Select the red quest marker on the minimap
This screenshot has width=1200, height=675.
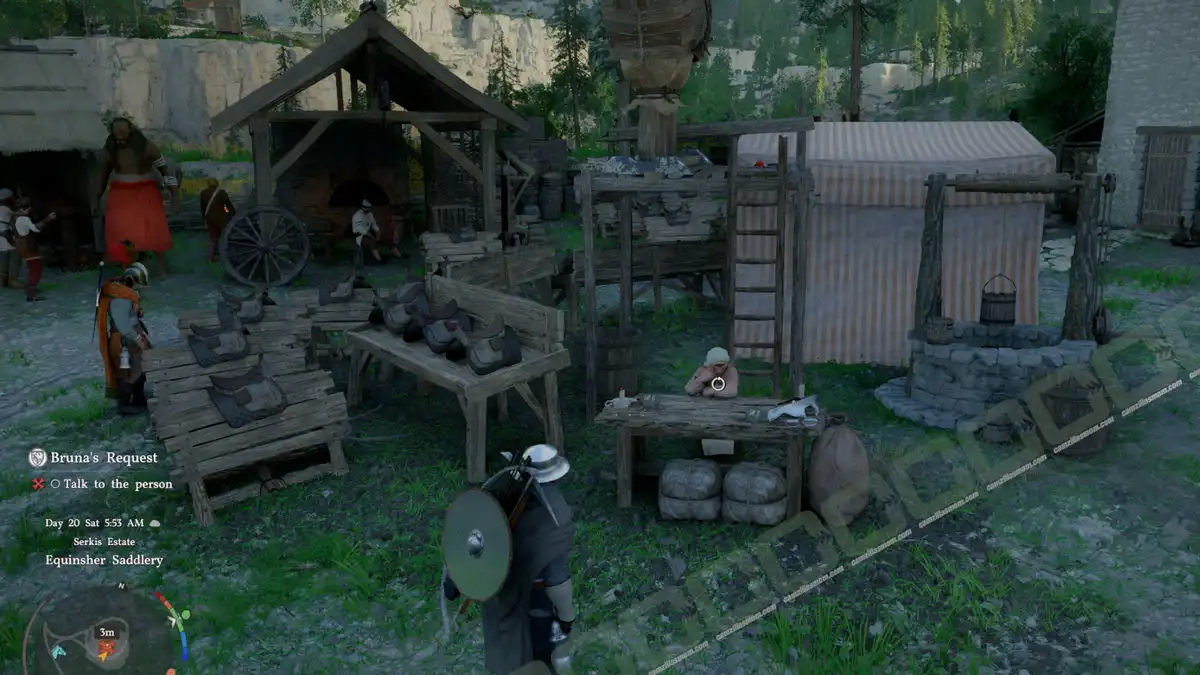106,650
